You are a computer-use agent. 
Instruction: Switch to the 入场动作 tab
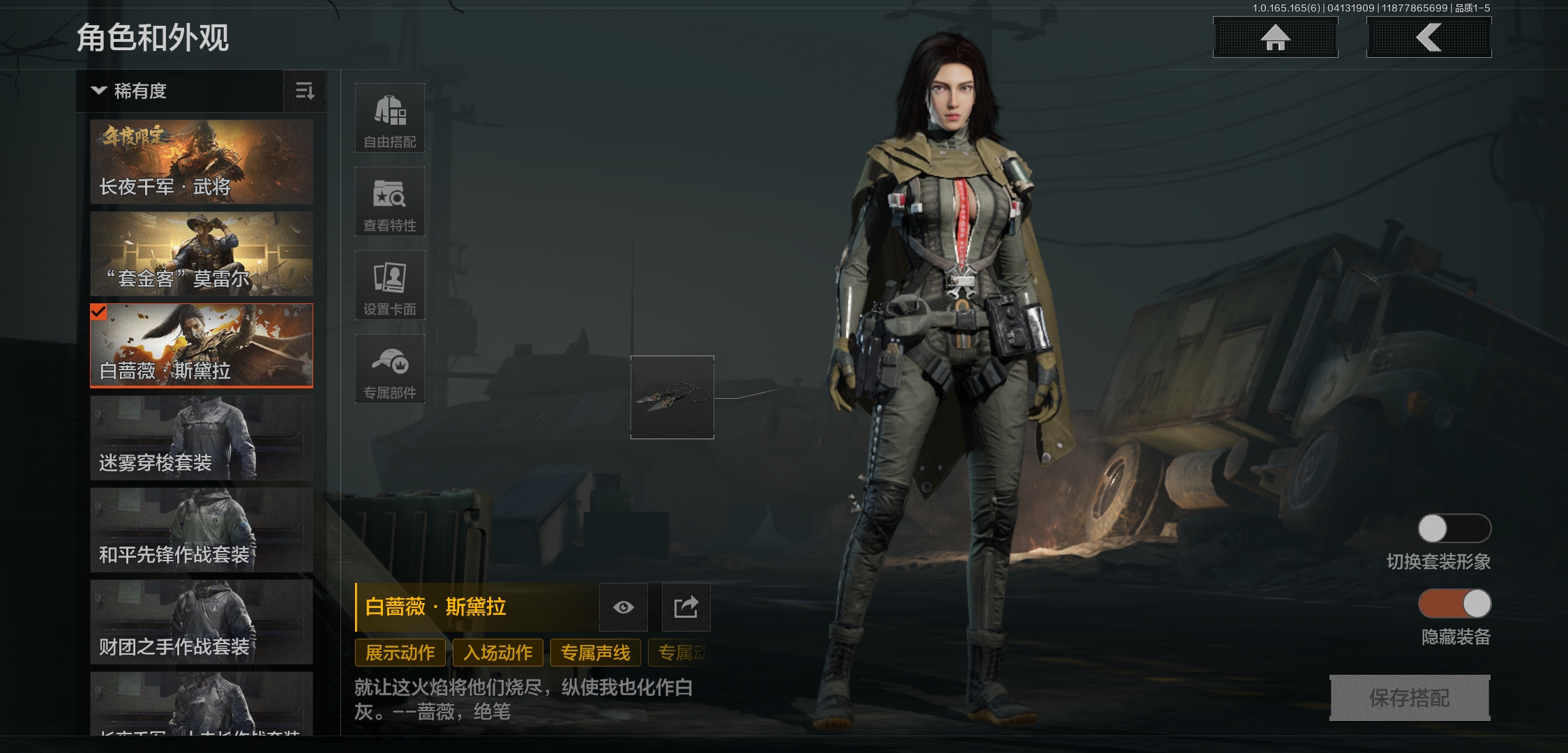point(498,653)
